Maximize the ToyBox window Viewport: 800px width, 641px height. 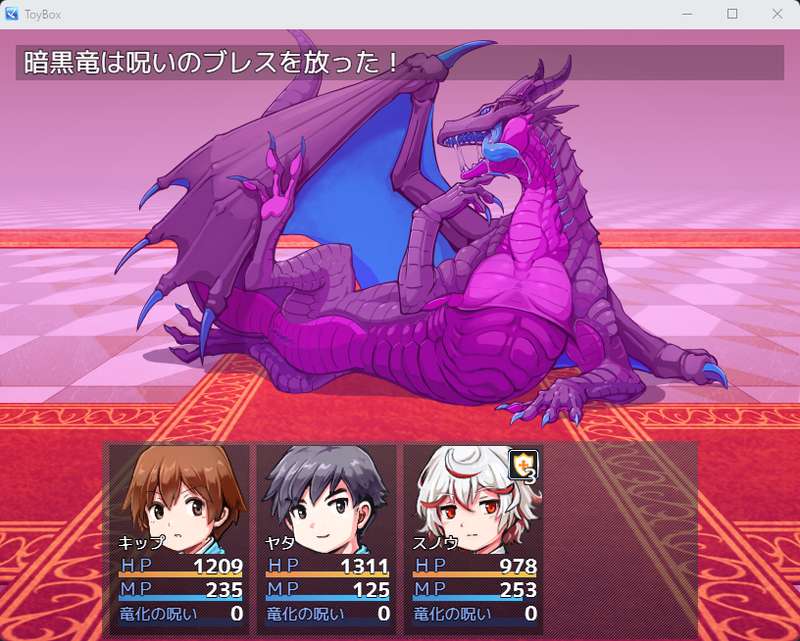(732, 14)
